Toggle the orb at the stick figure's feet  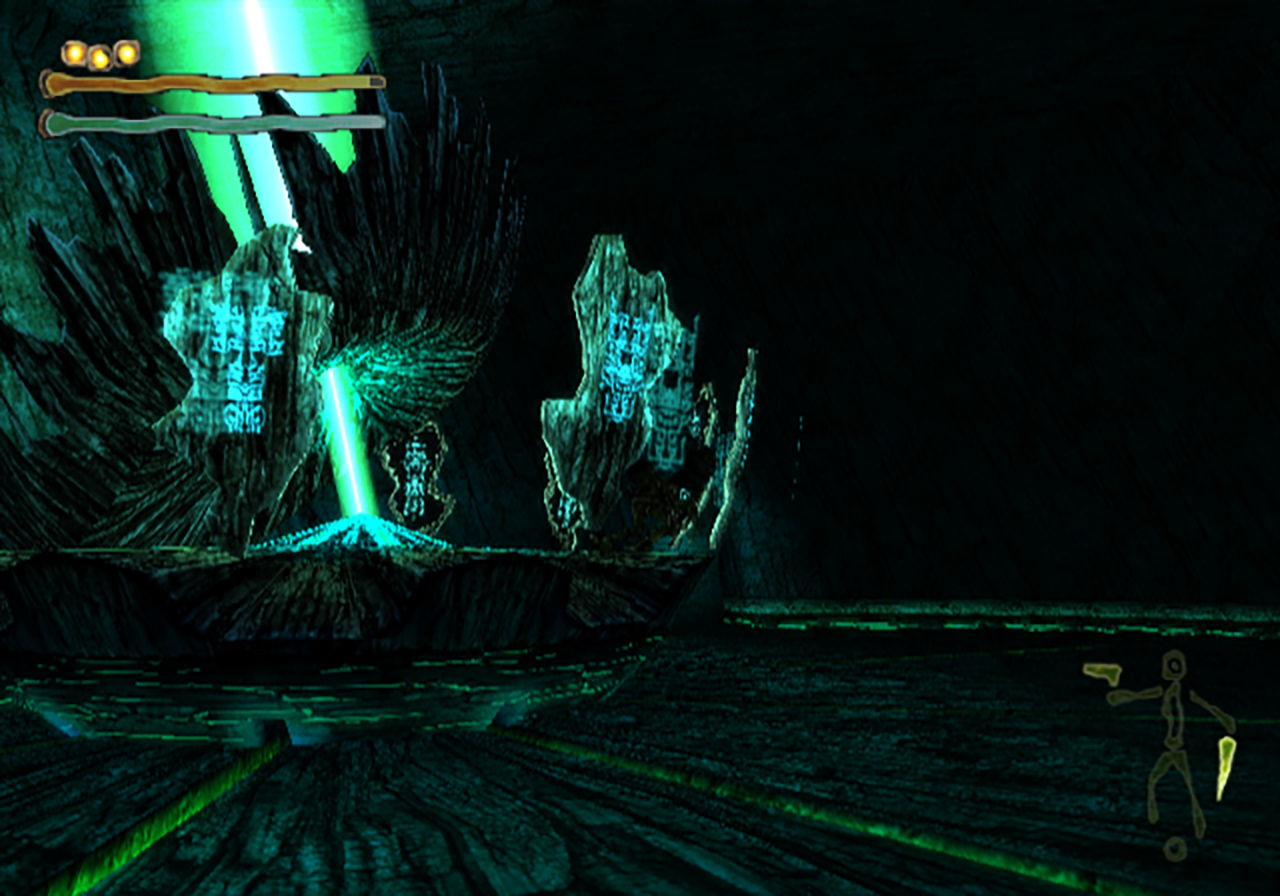[x=1173, y=849]
